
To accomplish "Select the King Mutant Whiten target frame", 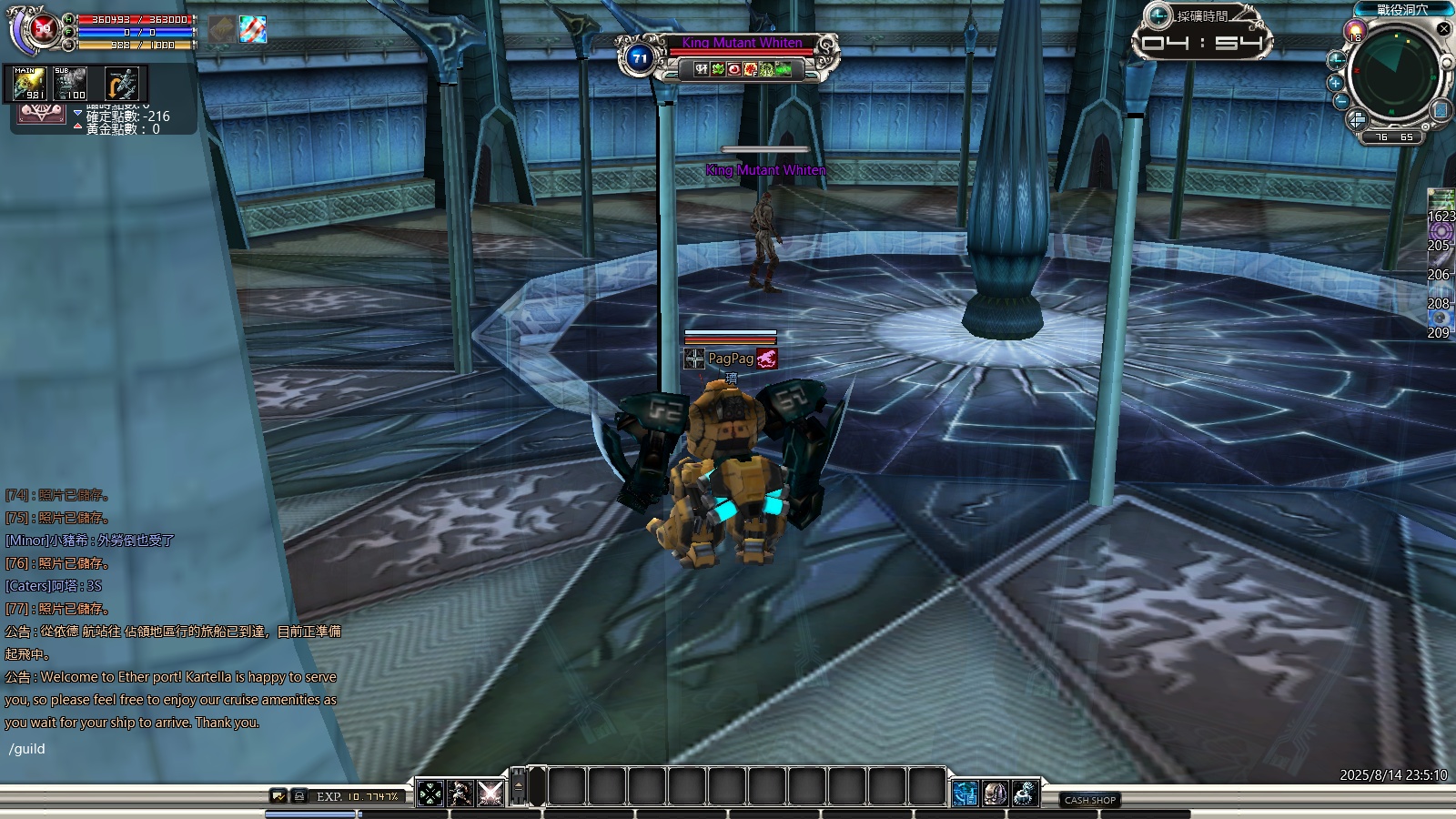I will click(x=743, y=44).
